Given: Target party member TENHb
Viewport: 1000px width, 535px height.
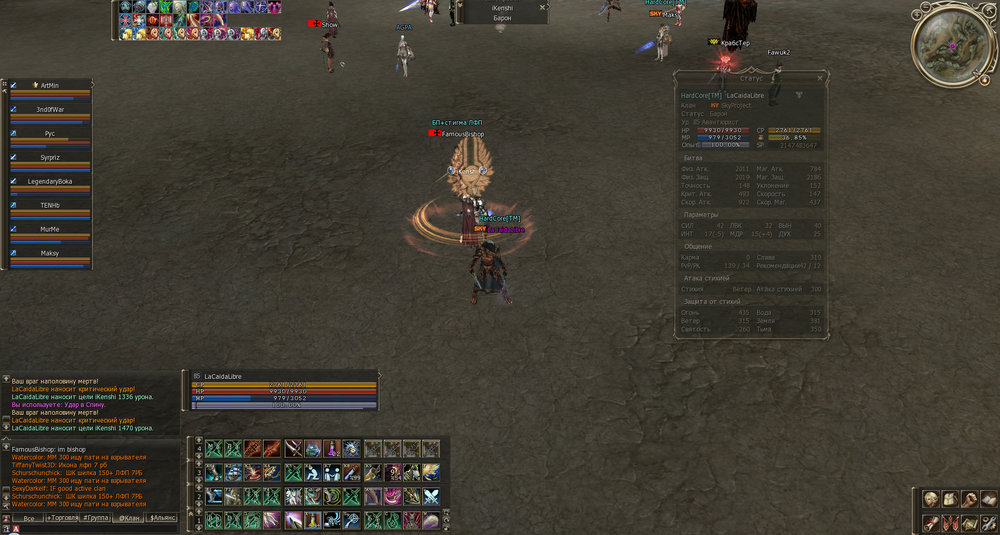Looking at the screenshot, I should [x=50, y=205].
